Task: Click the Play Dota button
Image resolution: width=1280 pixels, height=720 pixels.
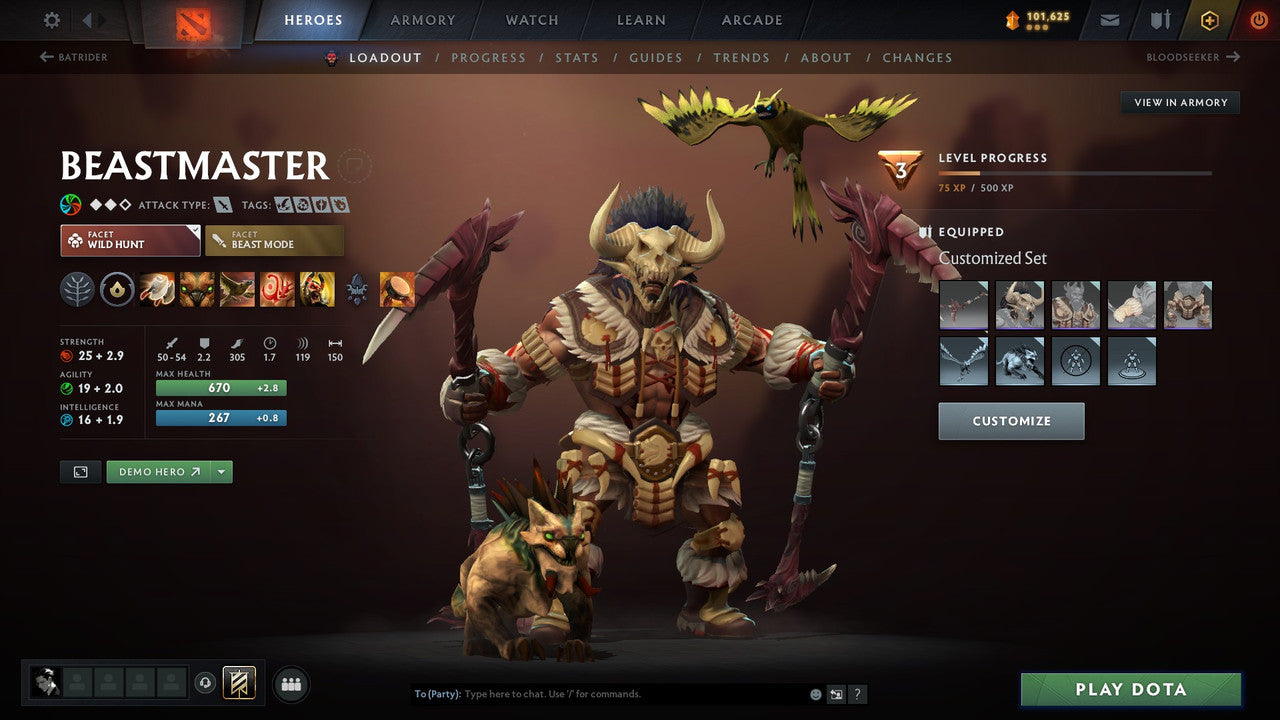Action: point(1130,689)
